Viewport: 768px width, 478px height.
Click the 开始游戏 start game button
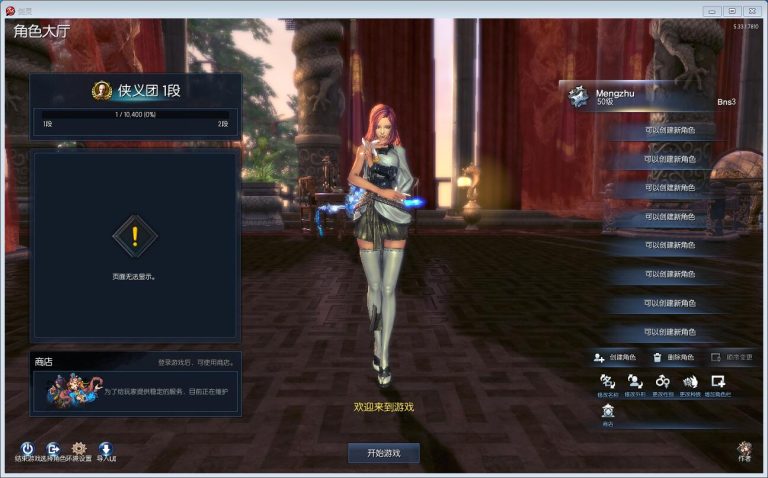point(383,453)
